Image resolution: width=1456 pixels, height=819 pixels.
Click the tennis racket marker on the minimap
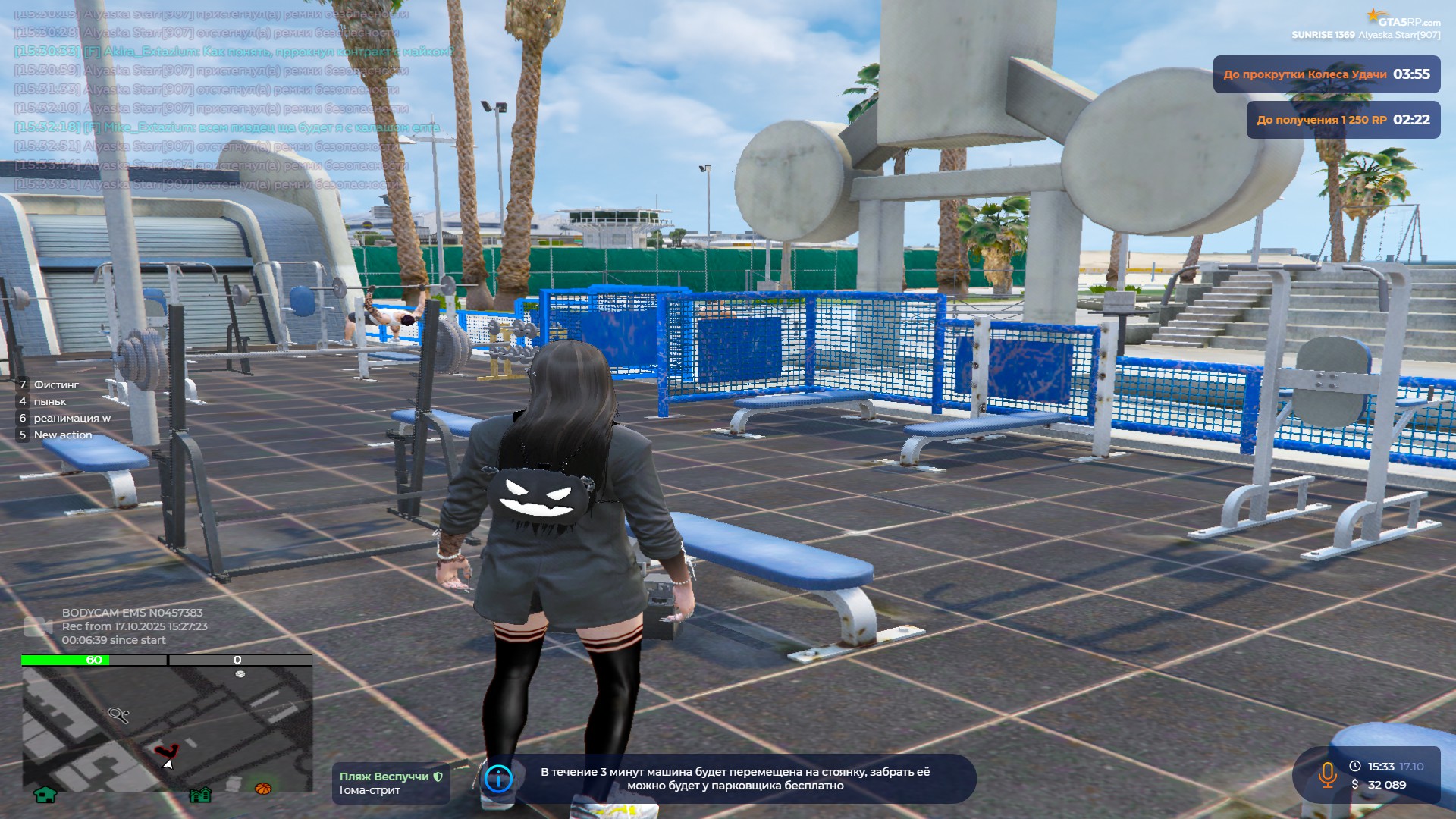coord(118,714)
